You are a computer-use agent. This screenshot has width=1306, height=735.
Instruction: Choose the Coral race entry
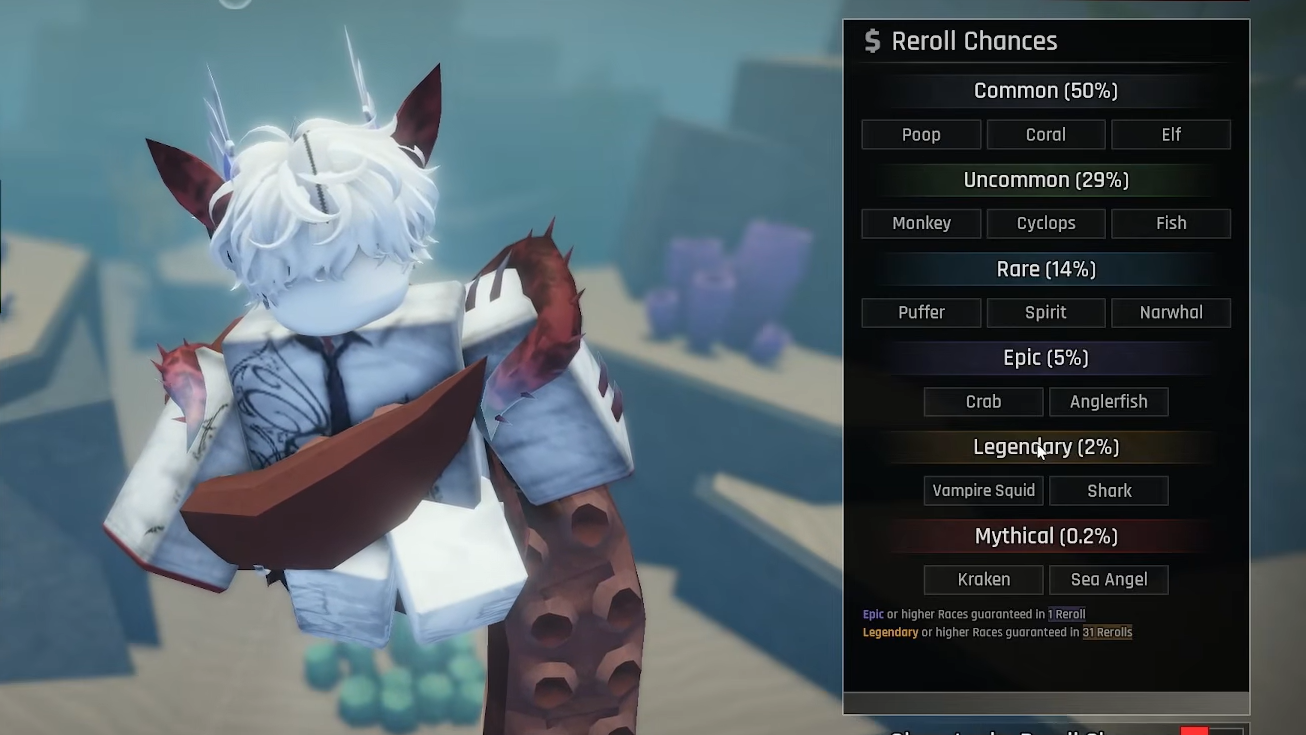tap(1046, 135)
